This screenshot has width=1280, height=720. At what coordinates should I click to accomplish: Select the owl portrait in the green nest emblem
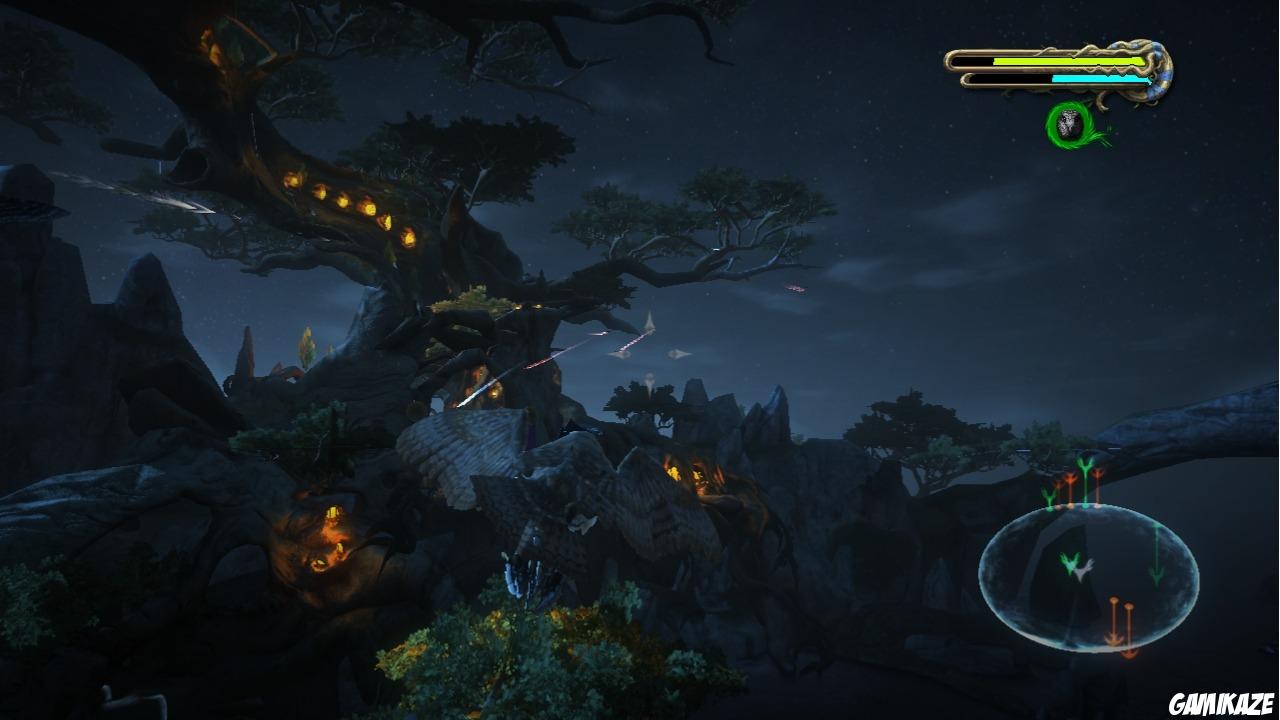[1069, 122]
